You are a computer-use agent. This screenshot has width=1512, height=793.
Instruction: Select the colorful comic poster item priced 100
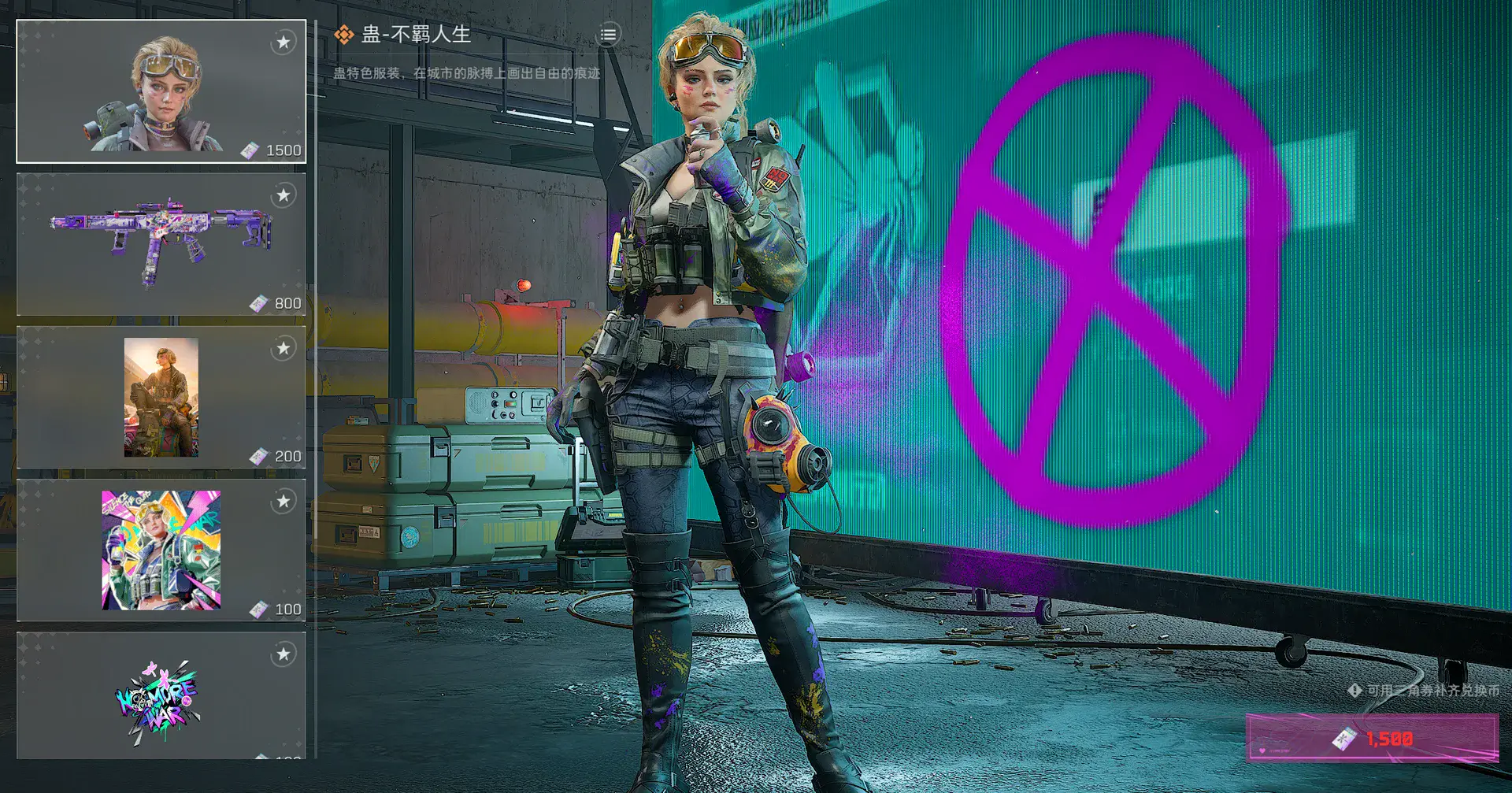(x=161, y=550)
